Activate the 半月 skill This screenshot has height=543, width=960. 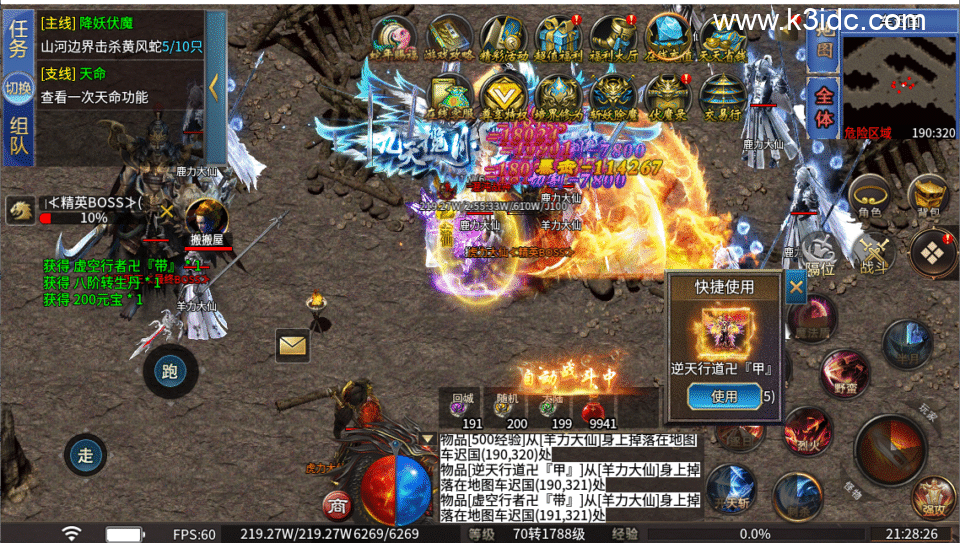(x=906, y=343)
